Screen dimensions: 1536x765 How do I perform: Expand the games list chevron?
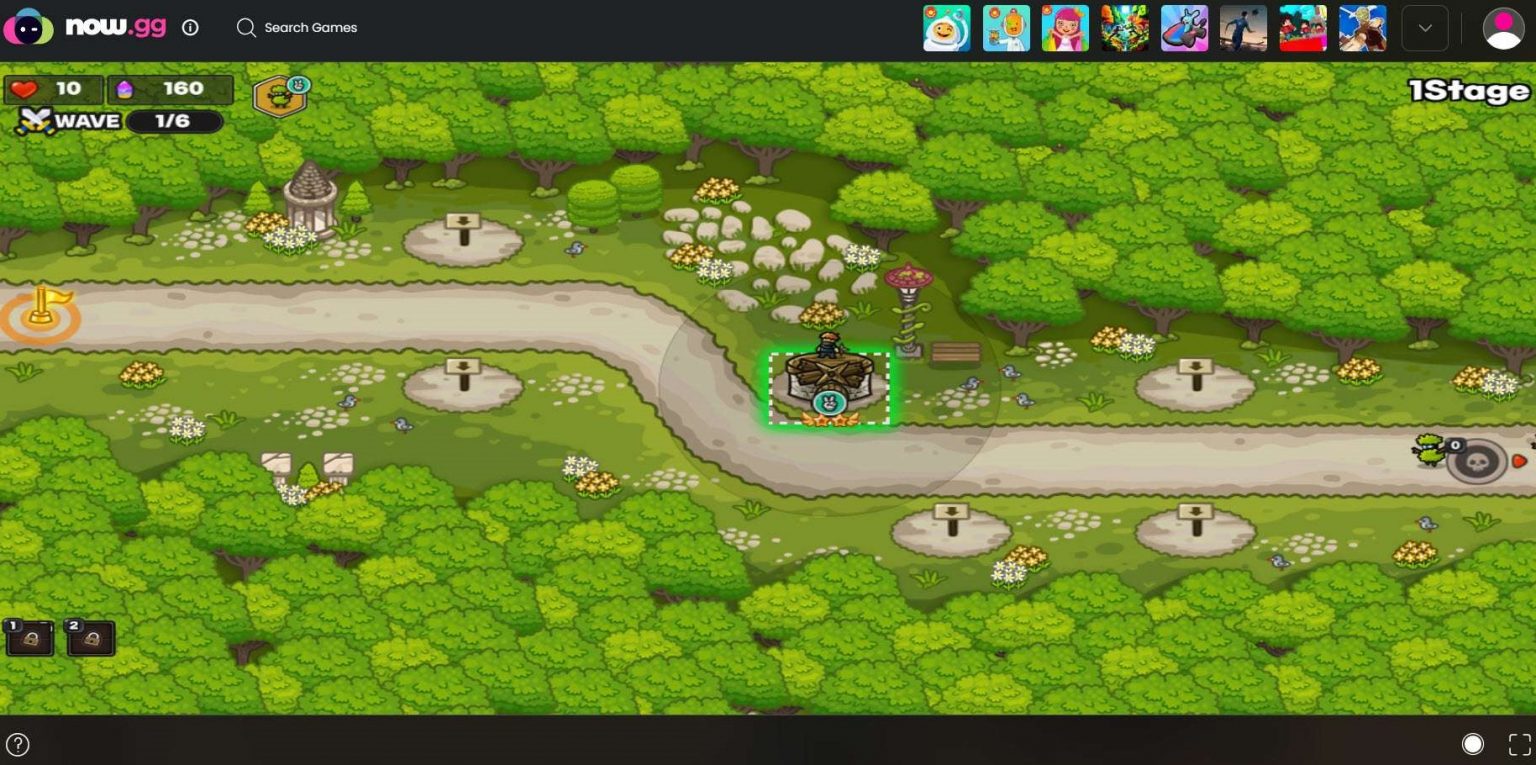1424,28
